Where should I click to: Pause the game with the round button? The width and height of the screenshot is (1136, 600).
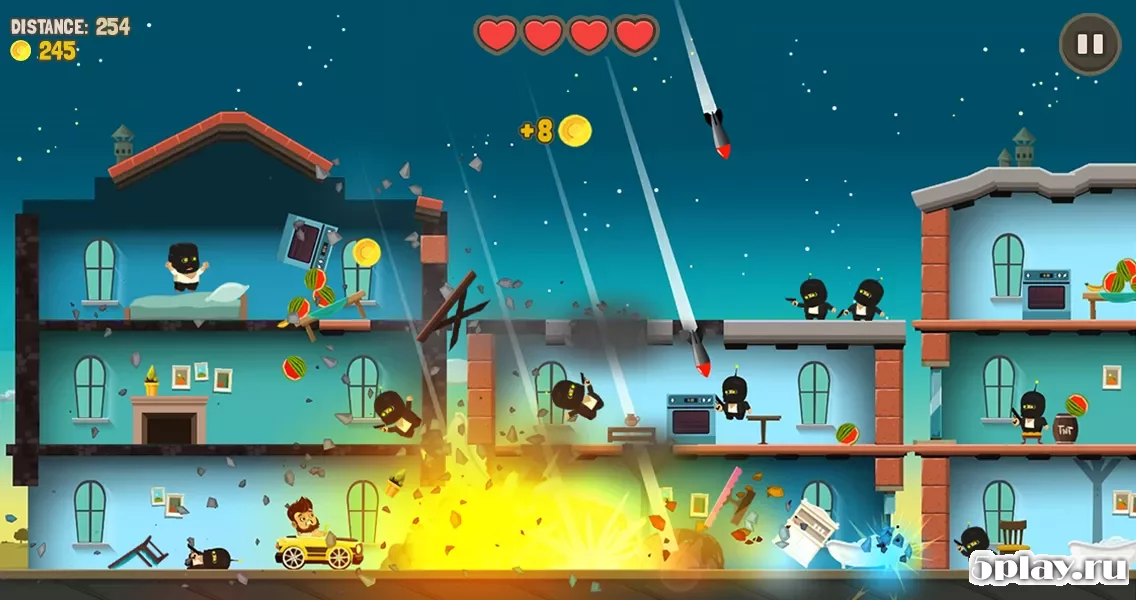[1090, 44]
